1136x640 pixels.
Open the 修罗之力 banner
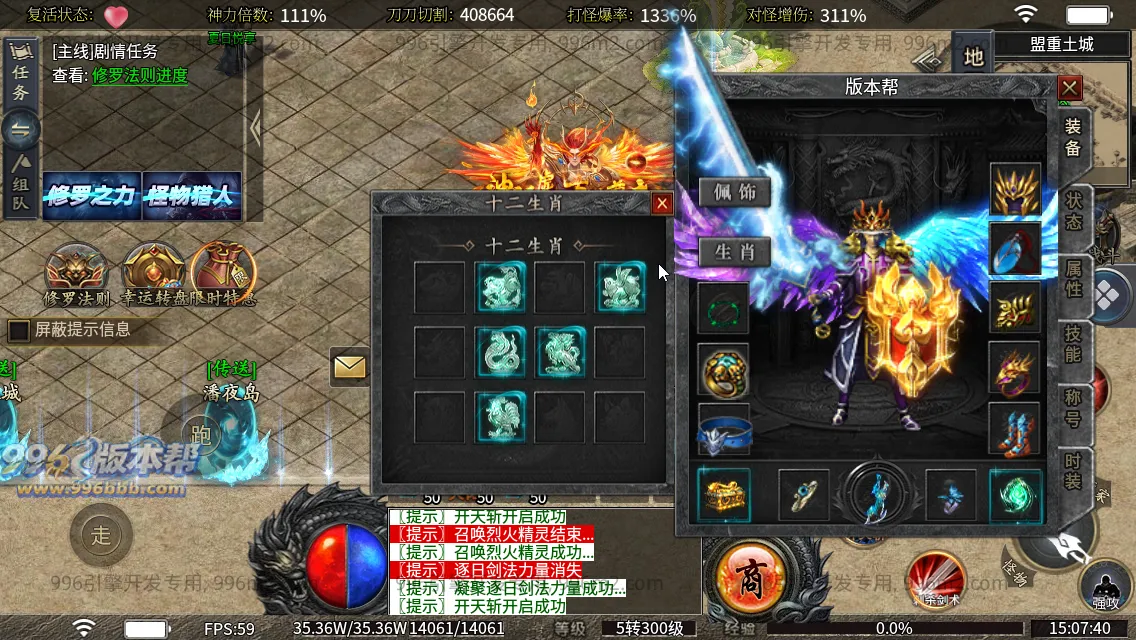click(x=91, y=196)
